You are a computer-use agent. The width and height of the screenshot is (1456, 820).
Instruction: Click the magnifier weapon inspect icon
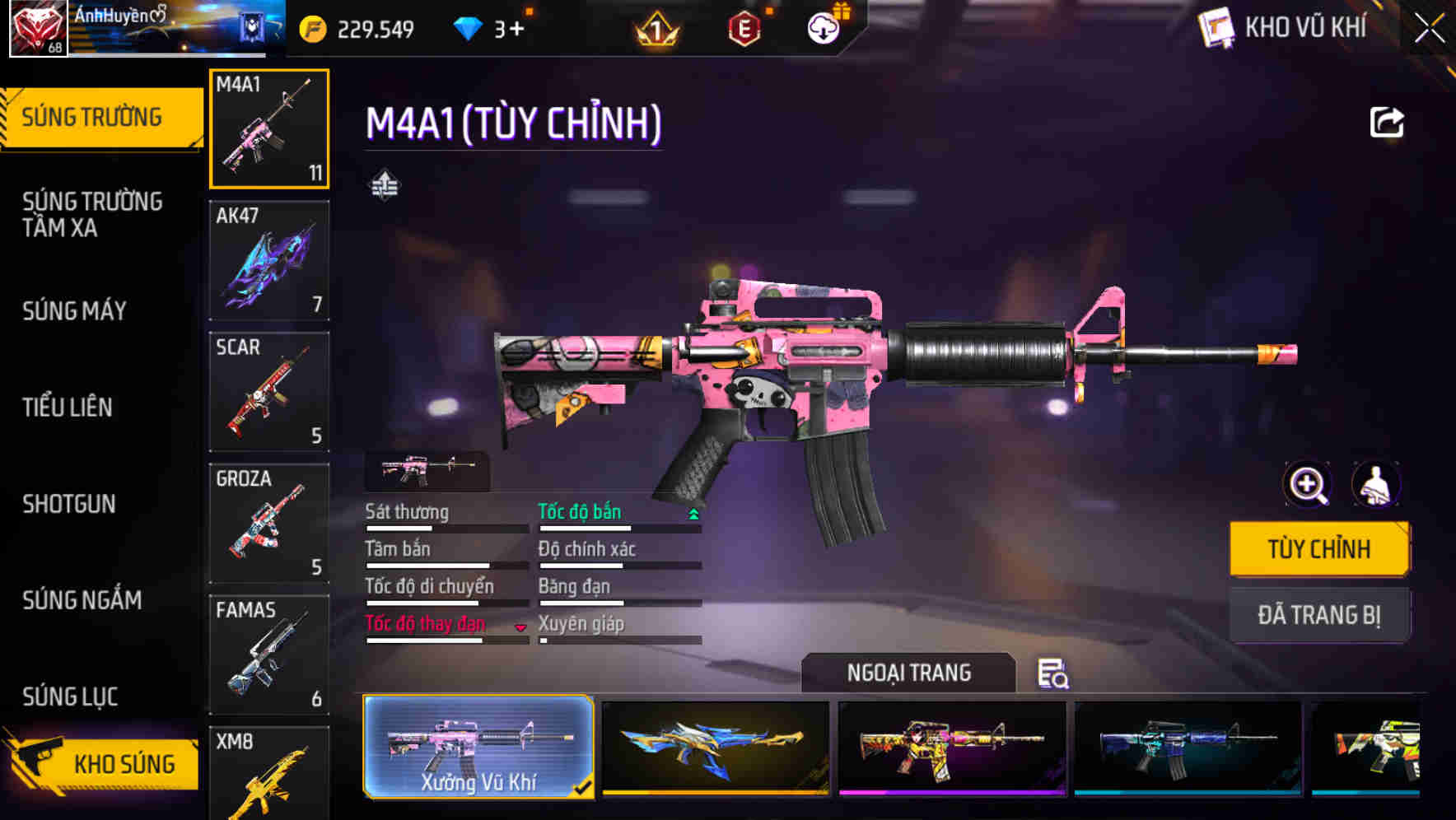point(1306,485)
